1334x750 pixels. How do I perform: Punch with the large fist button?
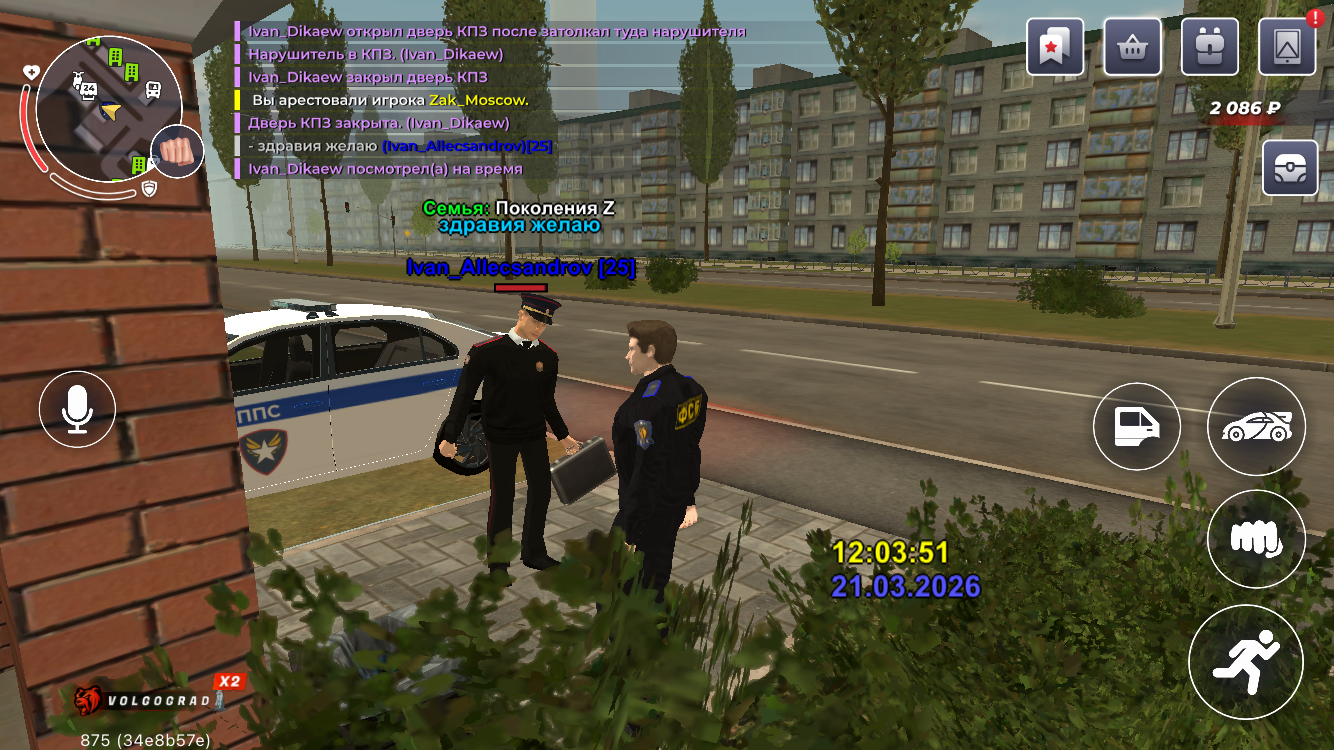click(x=1256, y=539)
